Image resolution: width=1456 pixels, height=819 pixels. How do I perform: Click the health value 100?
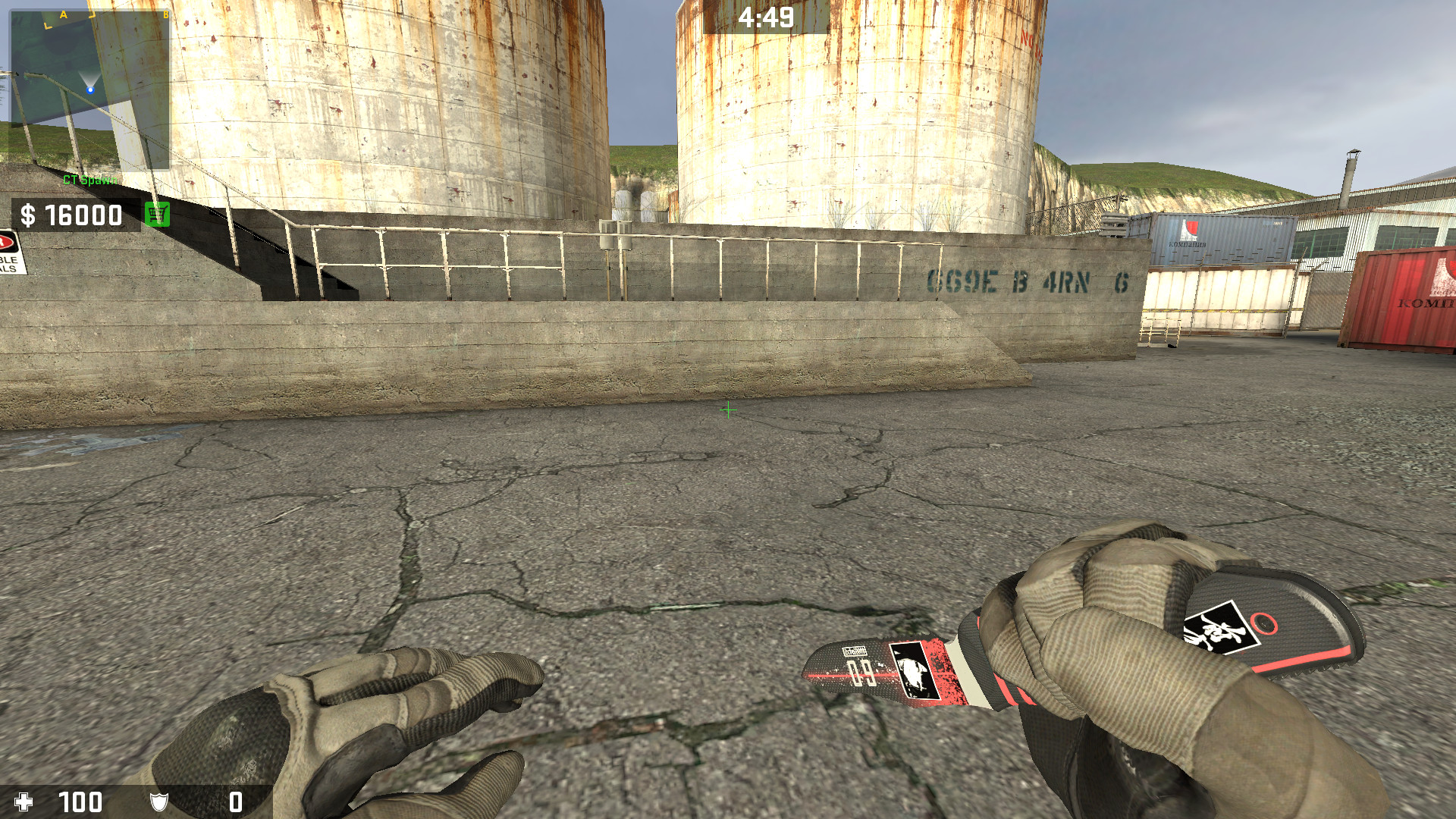82,802
